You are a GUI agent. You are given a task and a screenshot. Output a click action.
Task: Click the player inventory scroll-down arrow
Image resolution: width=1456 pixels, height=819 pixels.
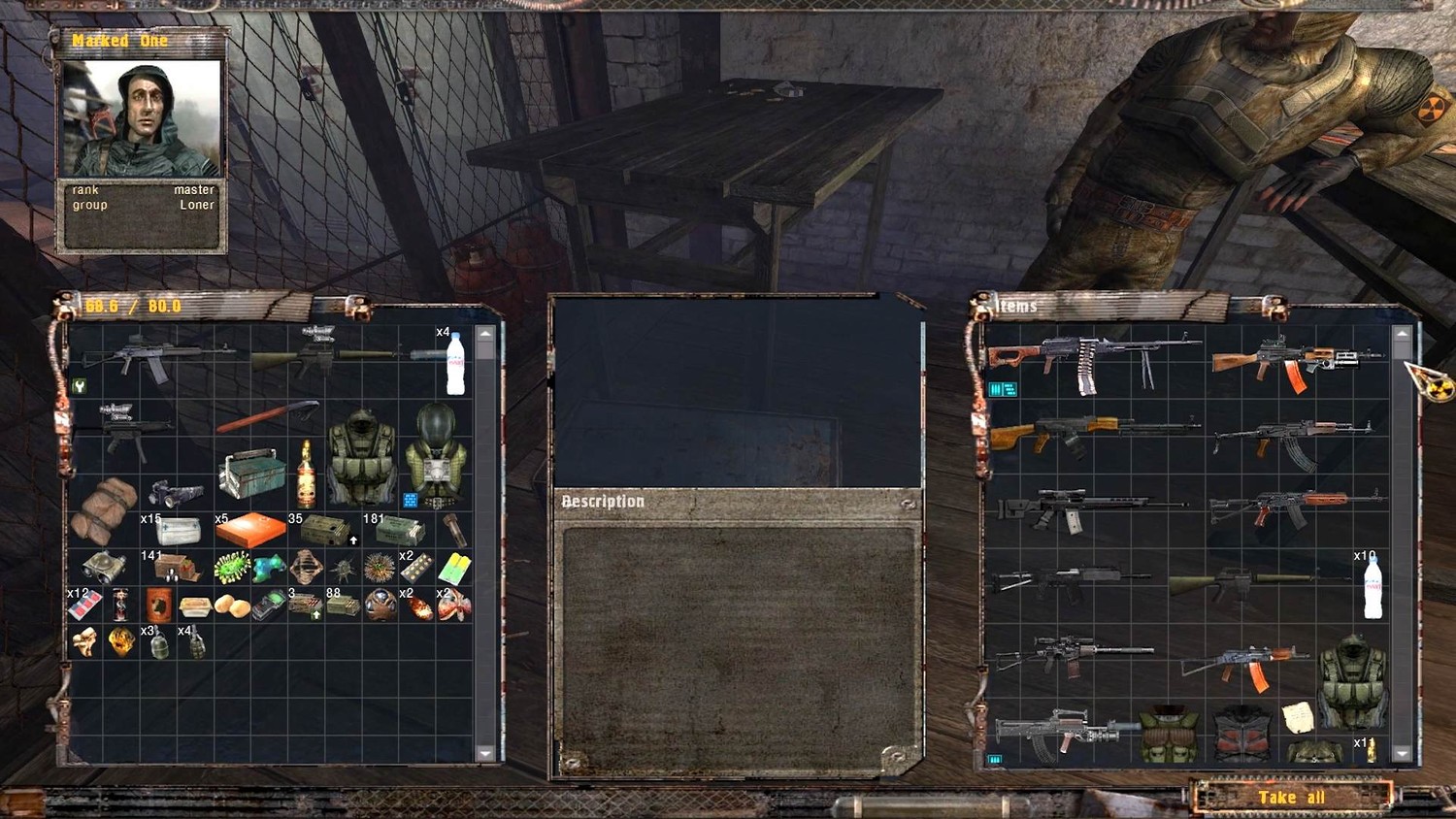point(485,753)
